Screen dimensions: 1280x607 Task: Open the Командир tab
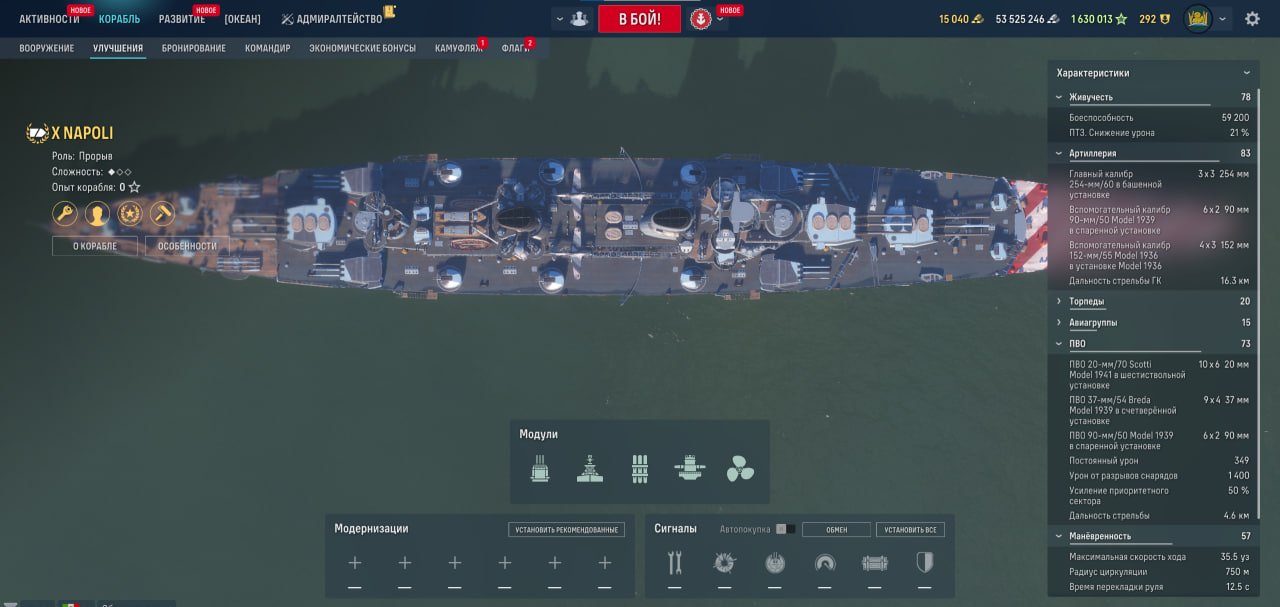pos(267,48)
